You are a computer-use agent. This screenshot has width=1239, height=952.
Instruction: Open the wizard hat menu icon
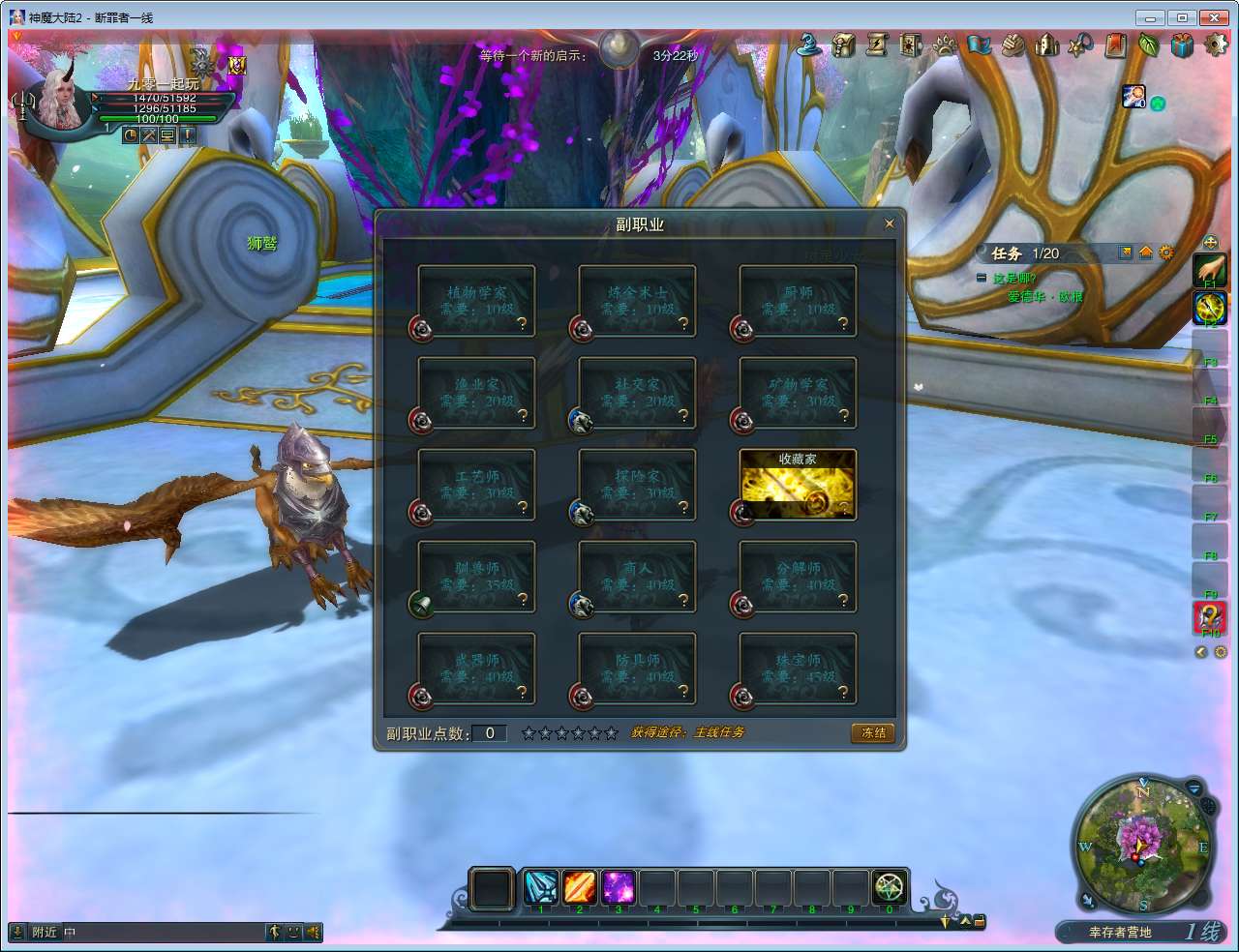[x=809, y=45]
